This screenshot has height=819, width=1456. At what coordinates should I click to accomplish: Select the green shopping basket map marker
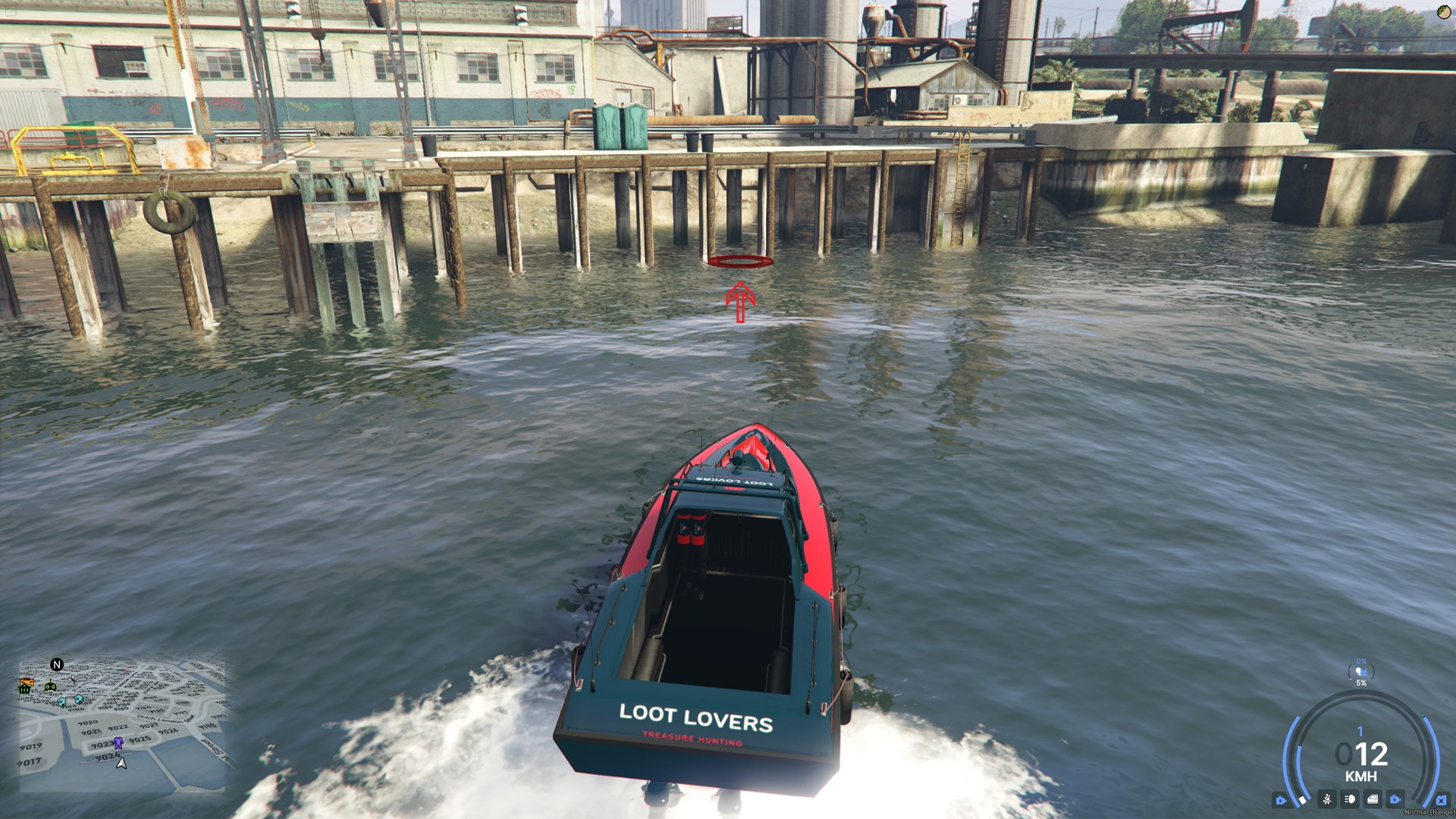click(25, 689)
